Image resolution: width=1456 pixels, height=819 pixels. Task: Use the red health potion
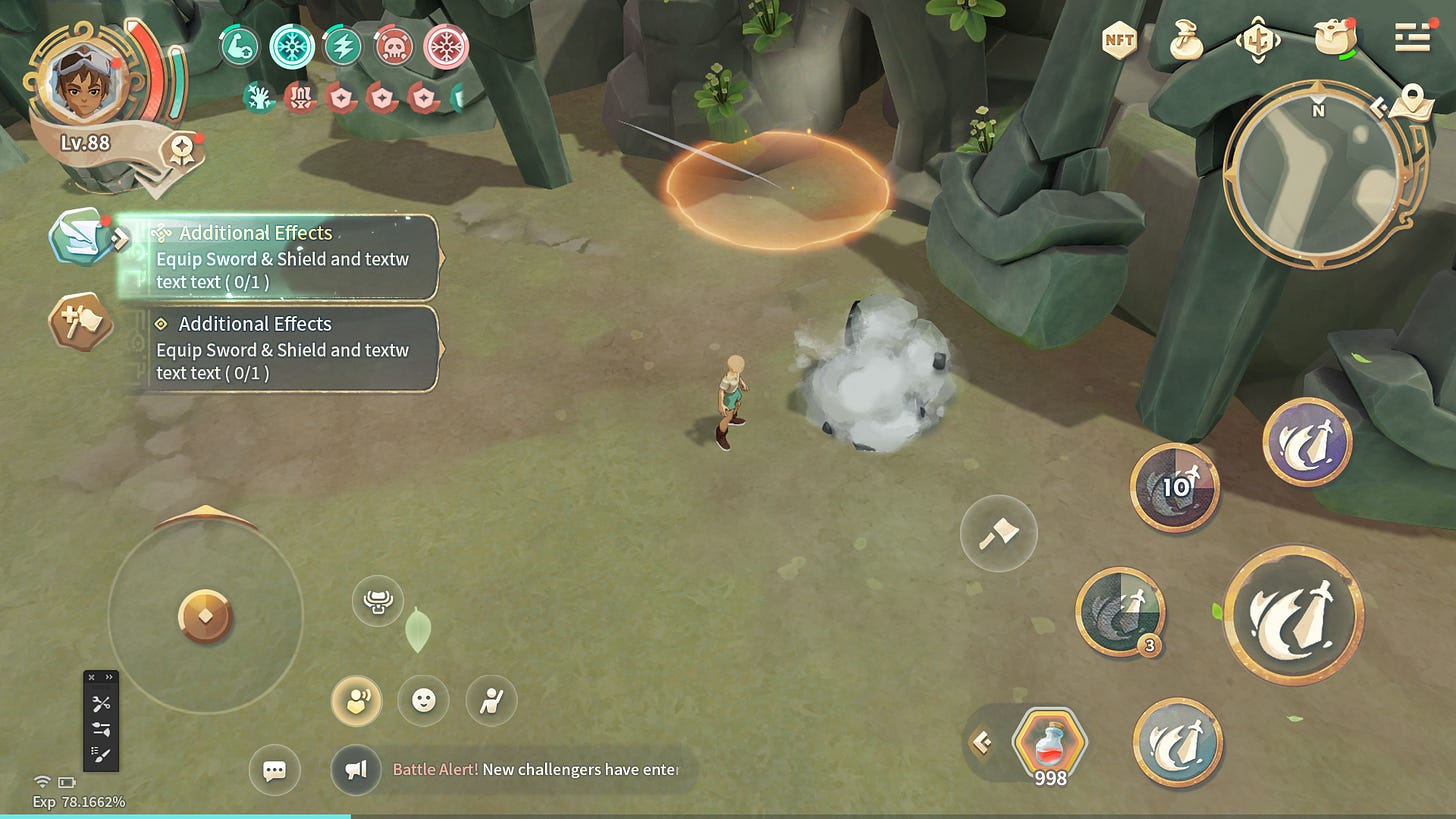pos(1049,743)
